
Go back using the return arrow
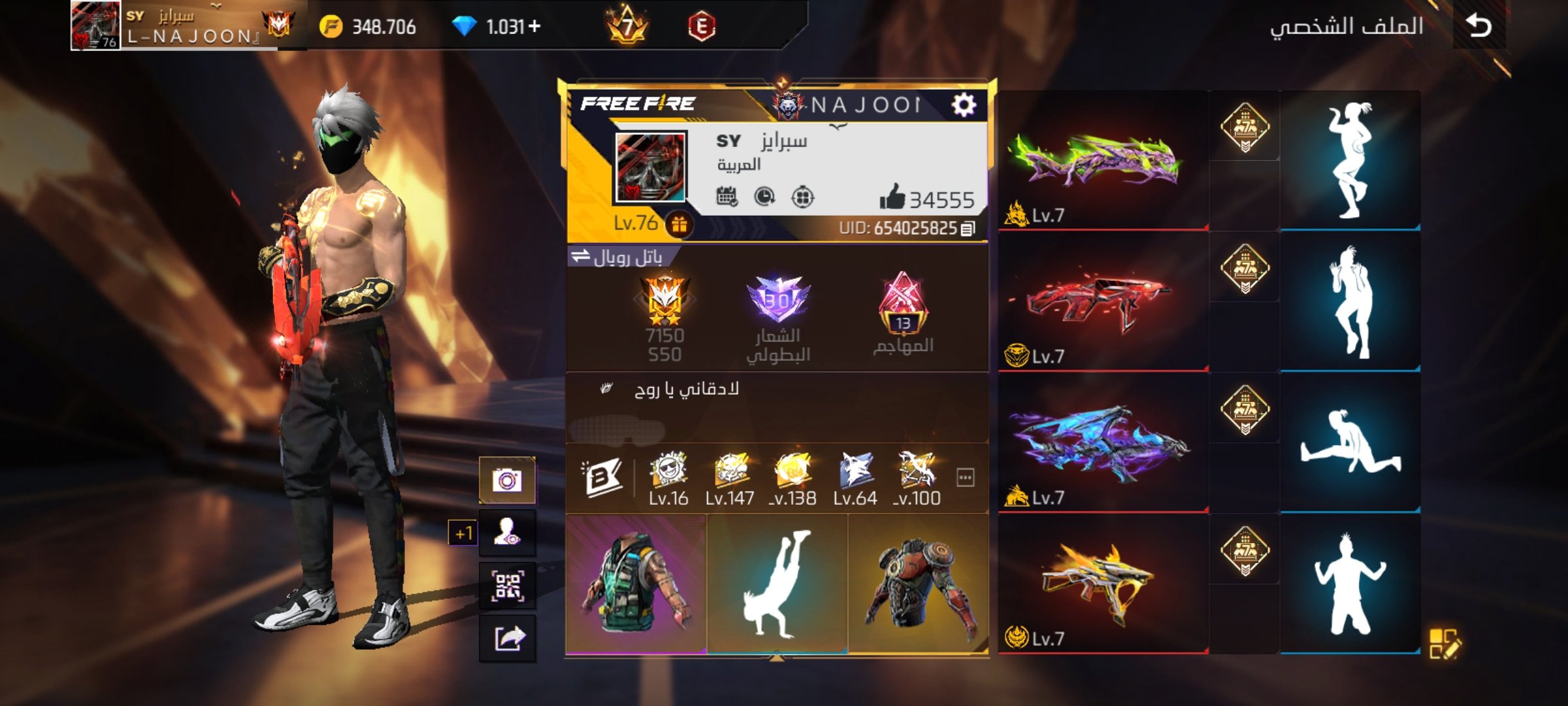point(1478,26)
